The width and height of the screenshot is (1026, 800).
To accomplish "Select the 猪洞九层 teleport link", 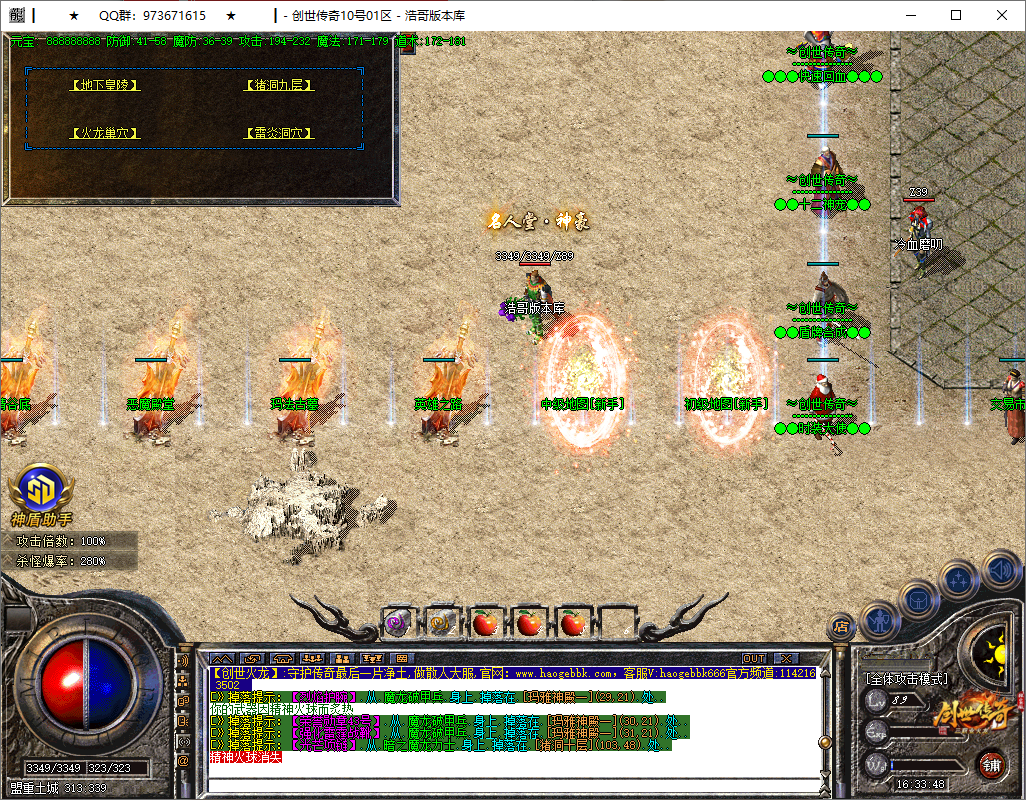I will click(279, 85).
